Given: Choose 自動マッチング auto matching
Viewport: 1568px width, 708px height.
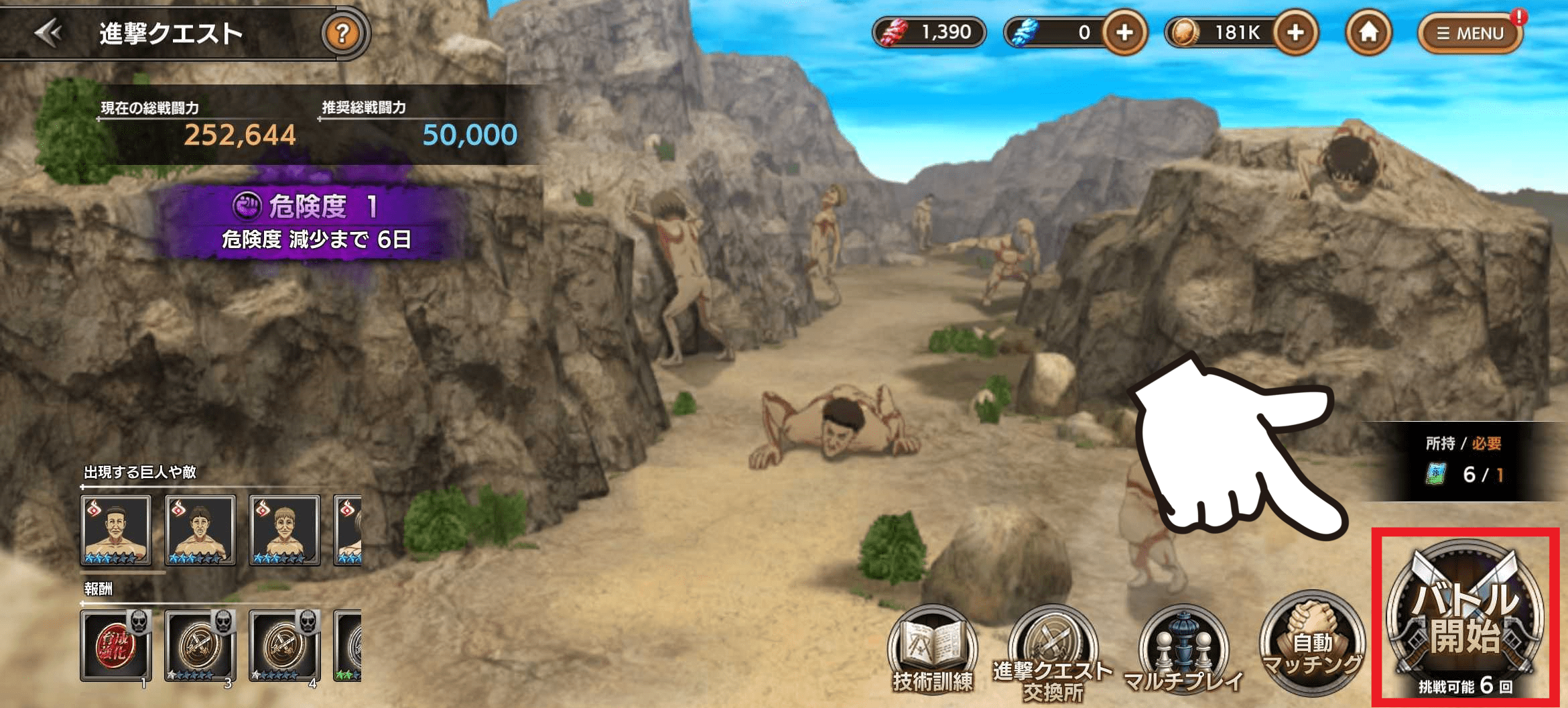Looking at the screenshot, I should tap(1312, 644).
